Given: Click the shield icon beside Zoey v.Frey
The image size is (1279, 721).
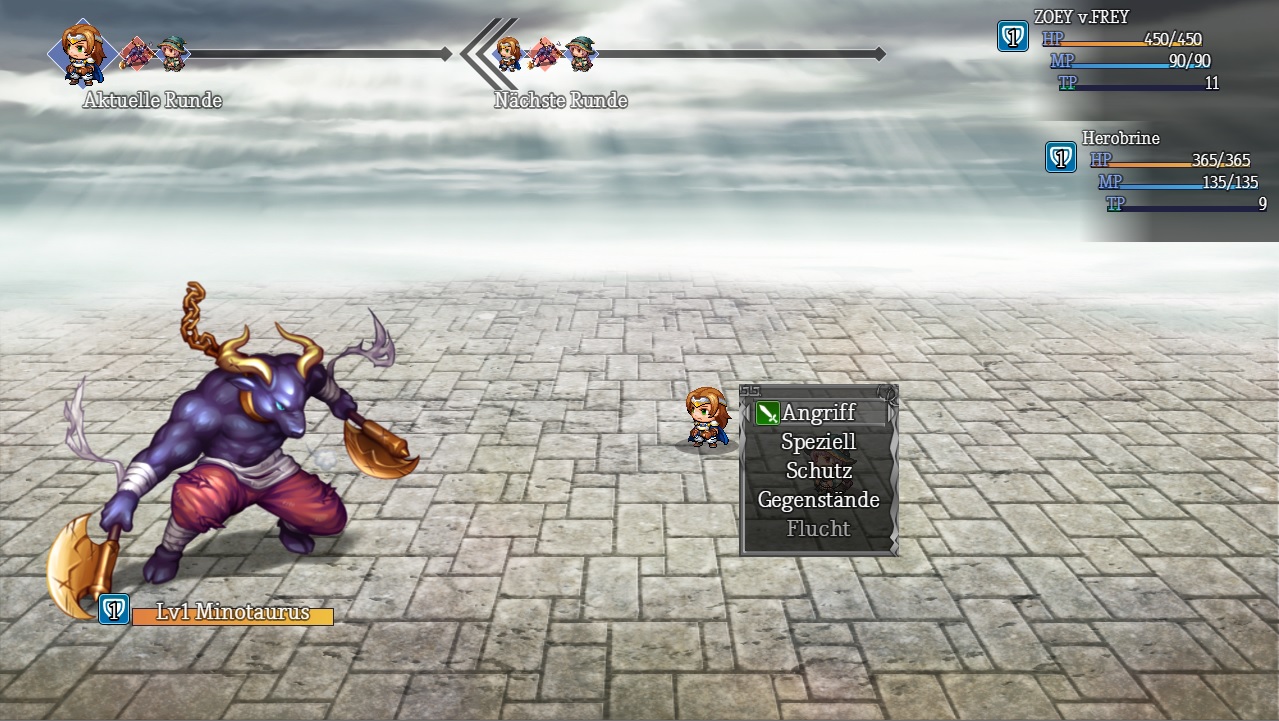Looking at the screenshot, I should [1013, 37].
